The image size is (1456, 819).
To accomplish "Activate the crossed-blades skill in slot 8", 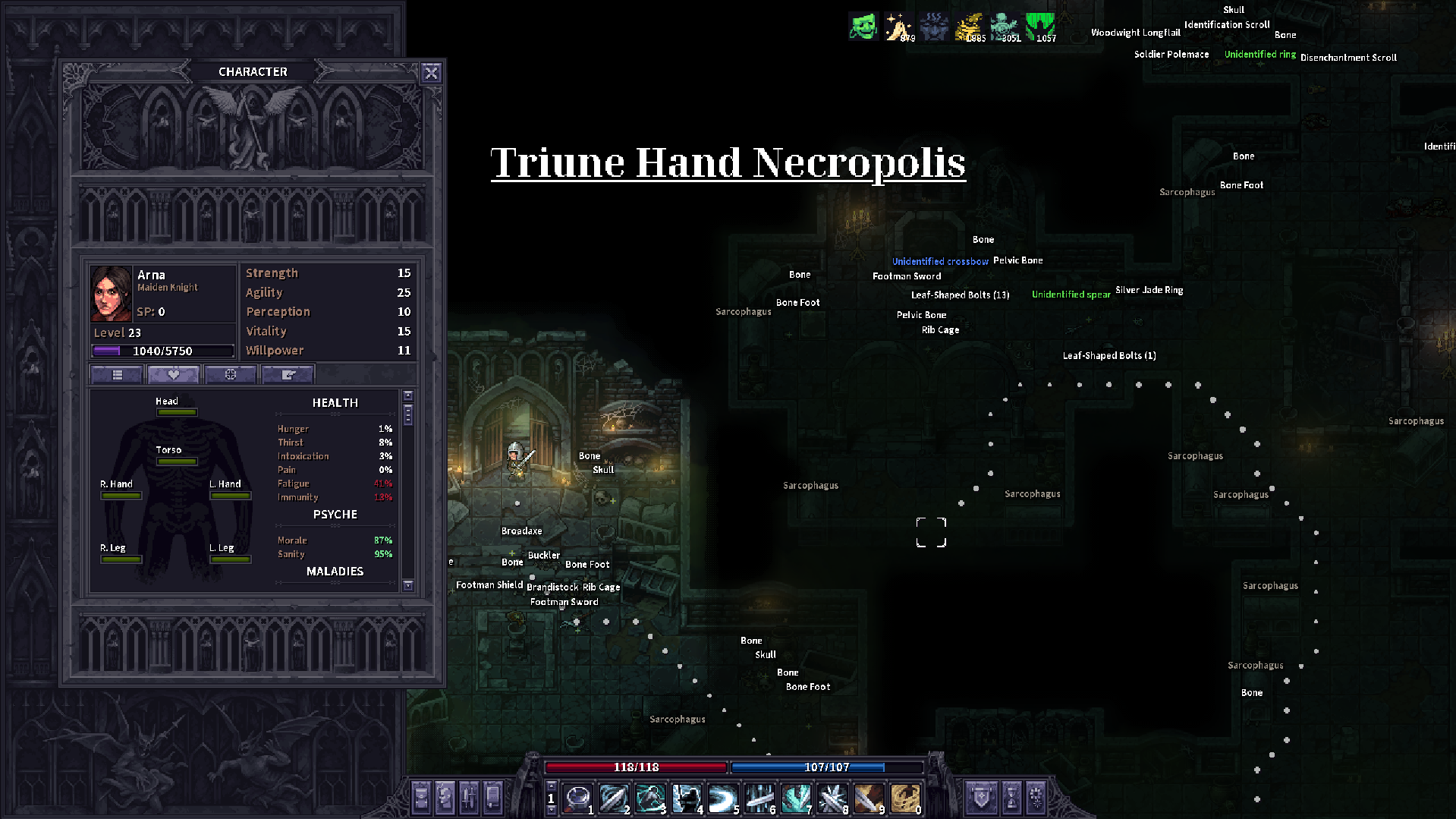I will coord(832,798).
